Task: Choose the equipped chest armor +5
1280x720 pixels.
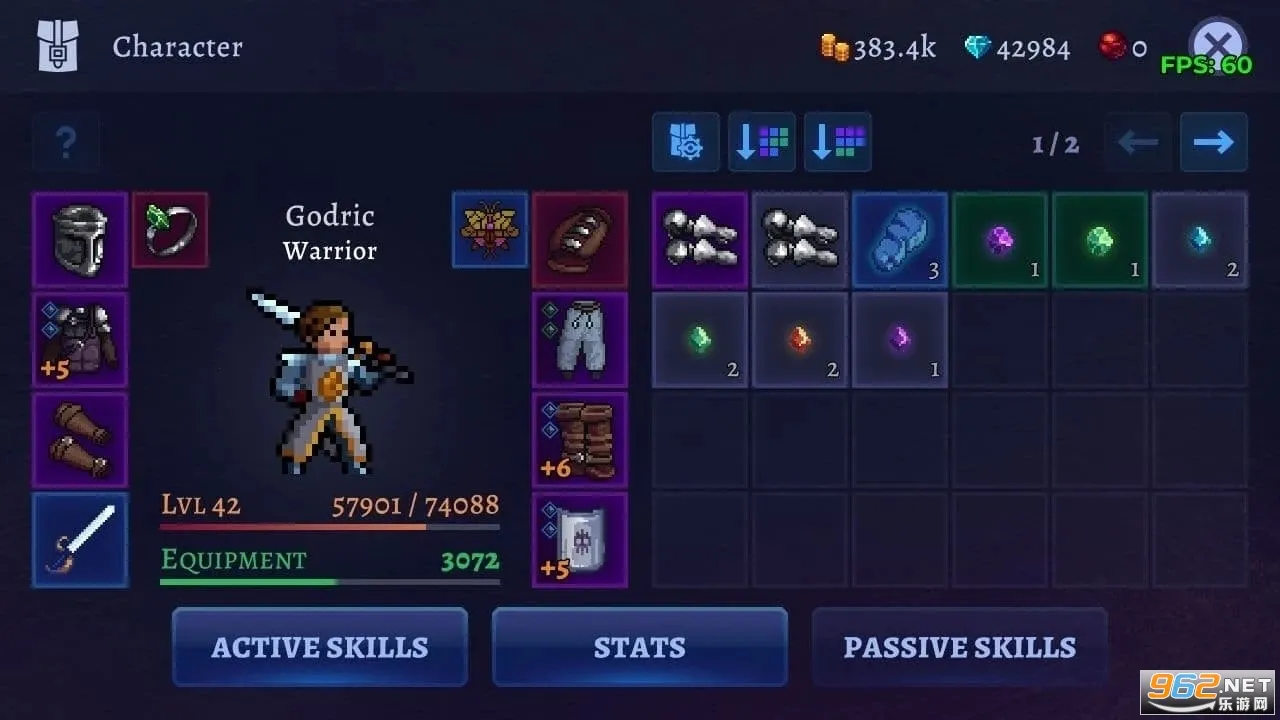Action: coord(80,340)
